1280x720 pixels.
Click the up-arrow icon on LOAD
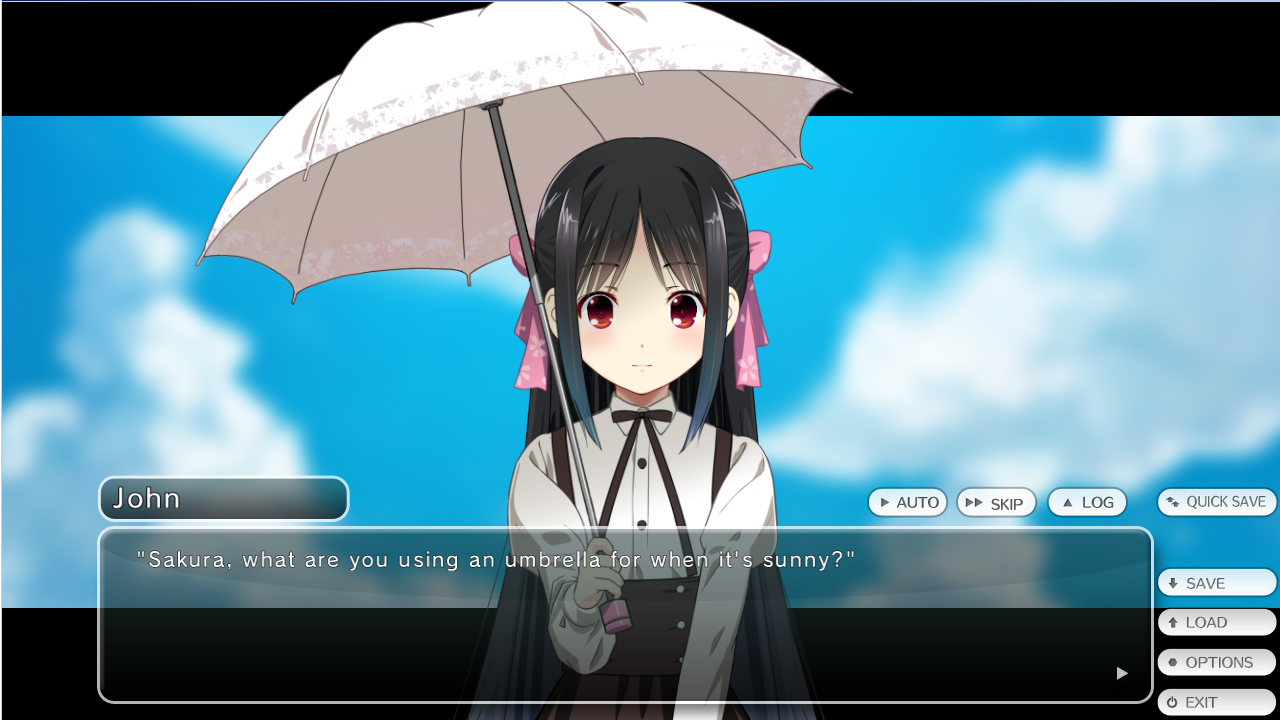1174,622
